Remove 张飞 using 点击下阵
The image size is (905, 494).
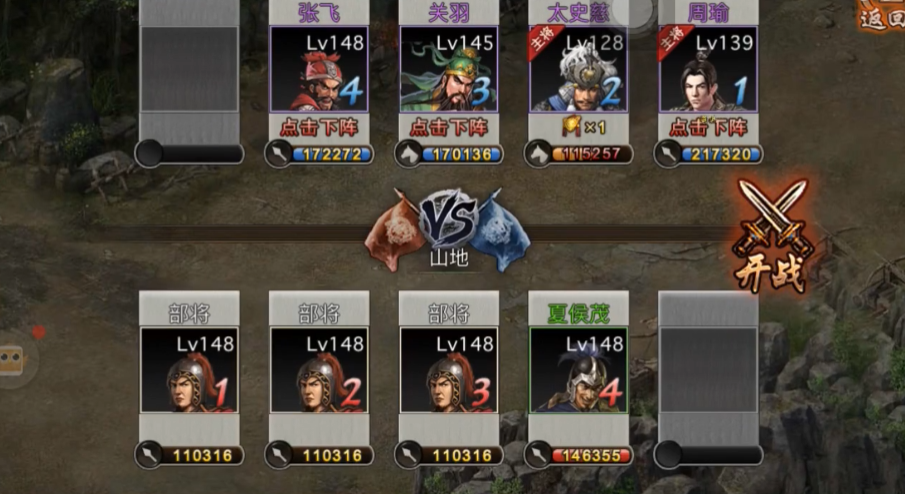[x=319, y=128]
